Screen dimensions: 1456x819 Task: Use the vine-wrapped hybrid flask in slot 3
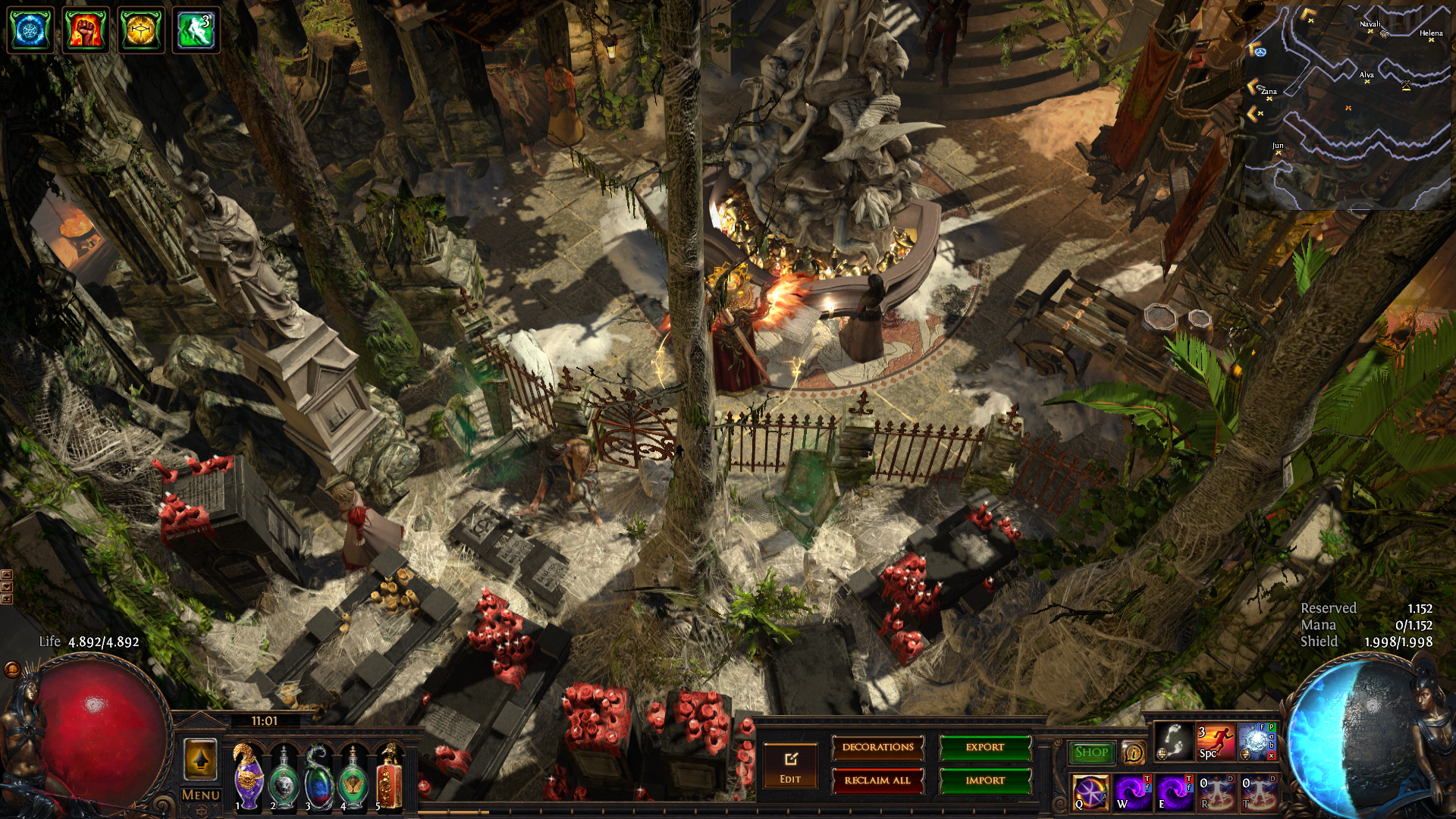point(318,776)
